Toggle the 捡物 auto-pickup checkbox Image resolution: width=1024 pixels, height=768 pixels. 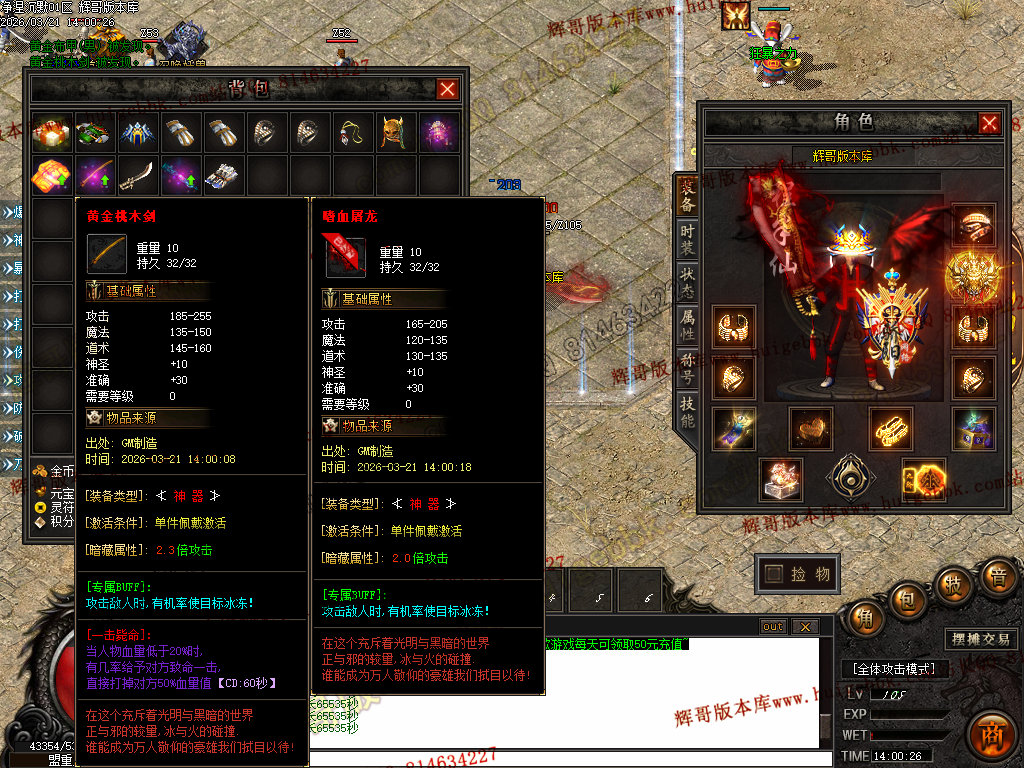[x=774, y=574]
